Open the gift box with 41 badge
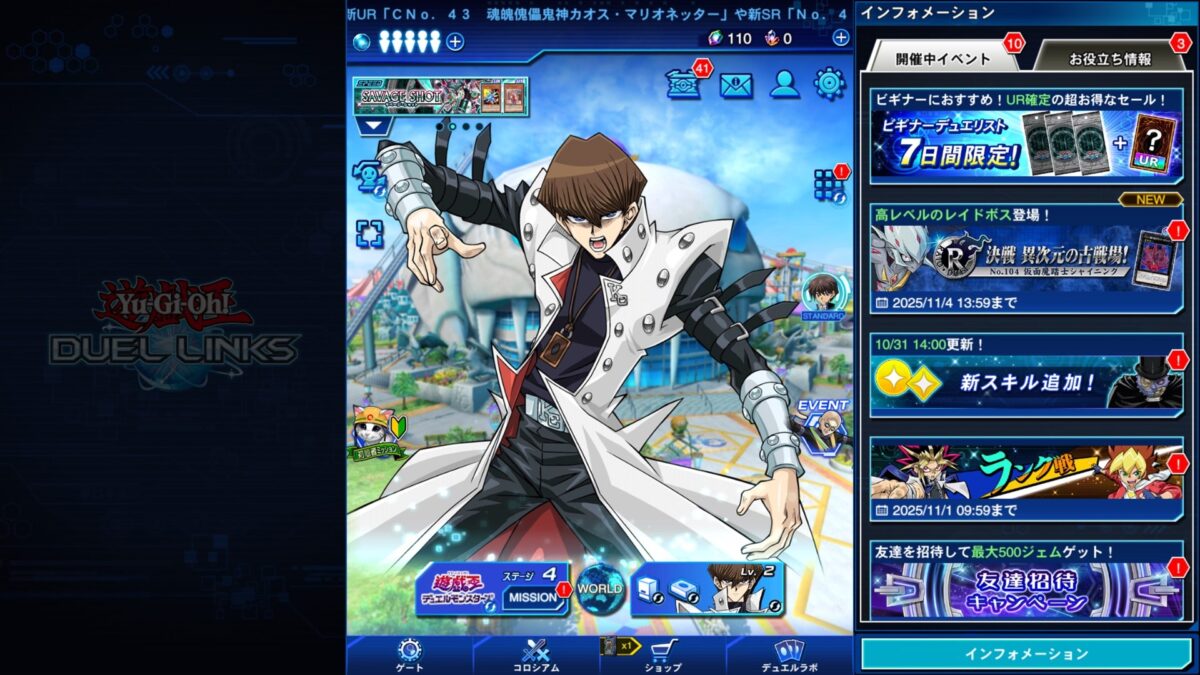 [683, 85]
